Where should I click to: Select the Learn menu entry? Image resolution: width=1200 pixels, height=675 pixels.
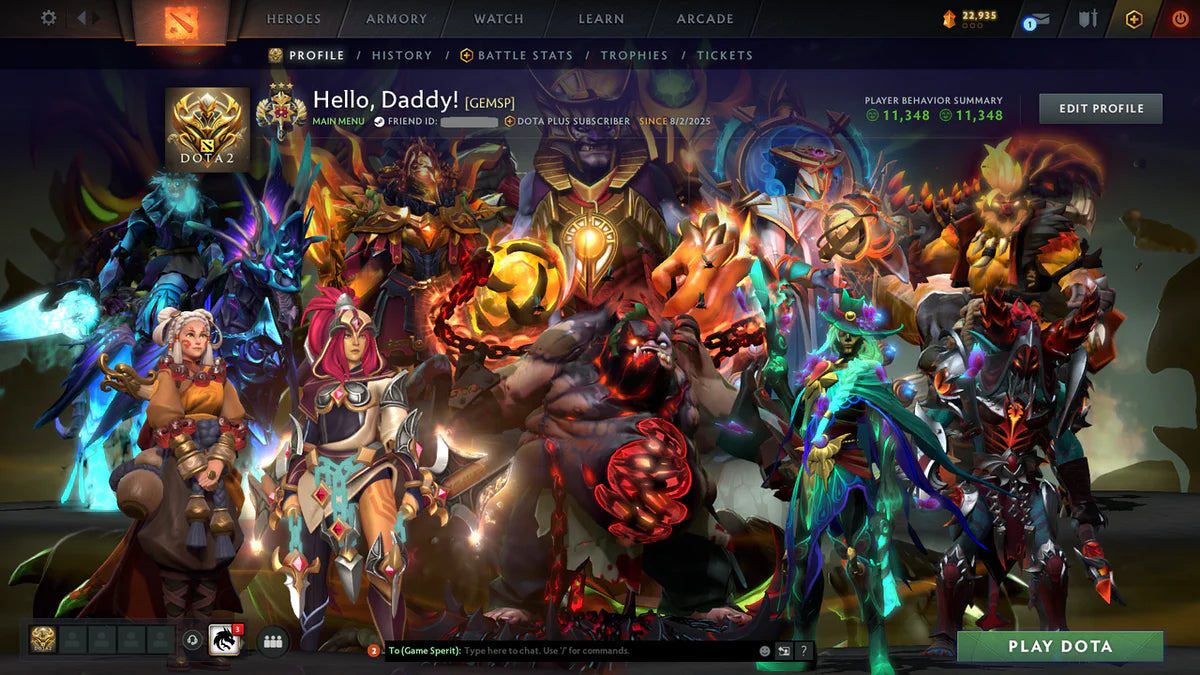pos(601,18)
